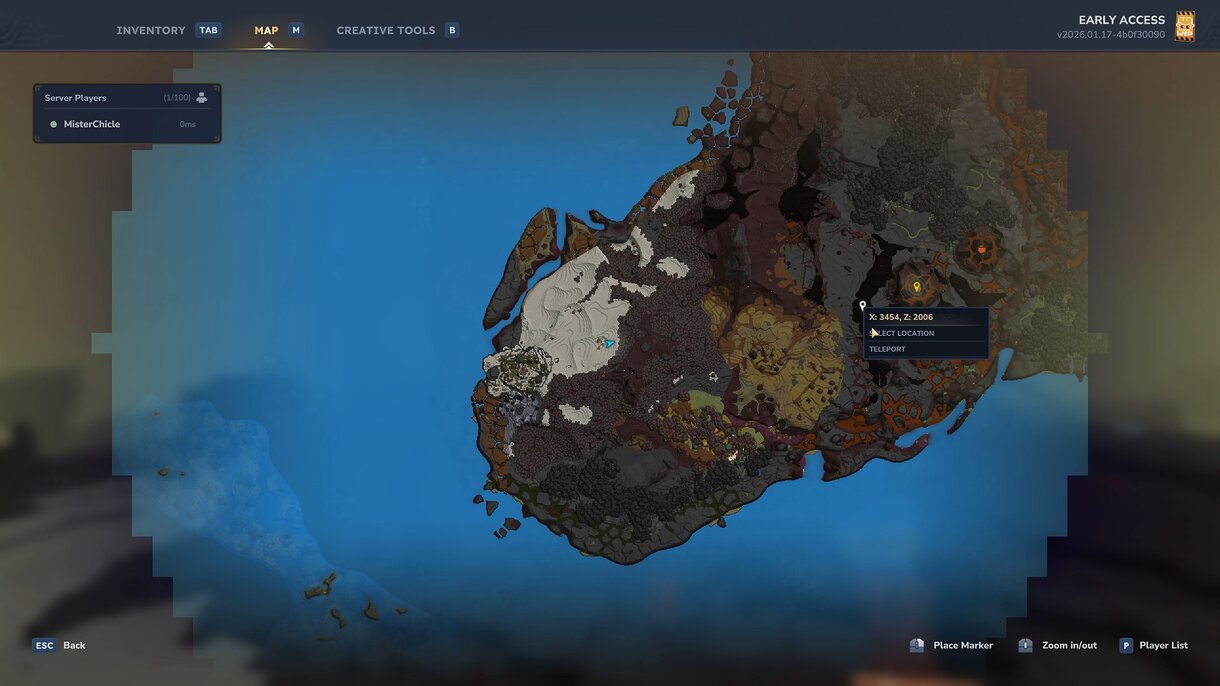The width and height of the screenshot is (1220, 686).
Task: Click the Server Players header icon
Action: click(202, 97)
